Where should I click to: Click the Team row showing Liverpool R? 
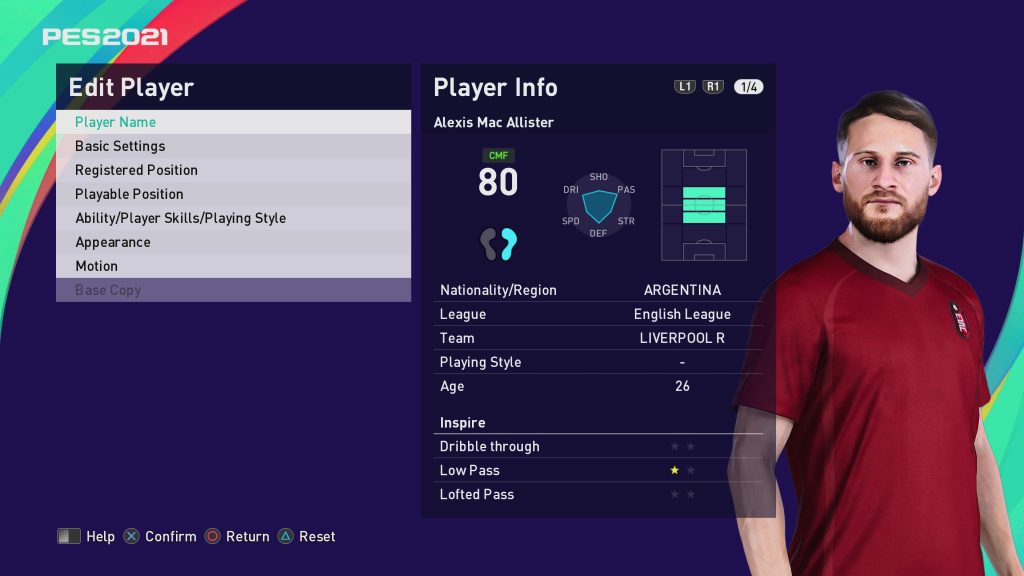tap(598, 338)
